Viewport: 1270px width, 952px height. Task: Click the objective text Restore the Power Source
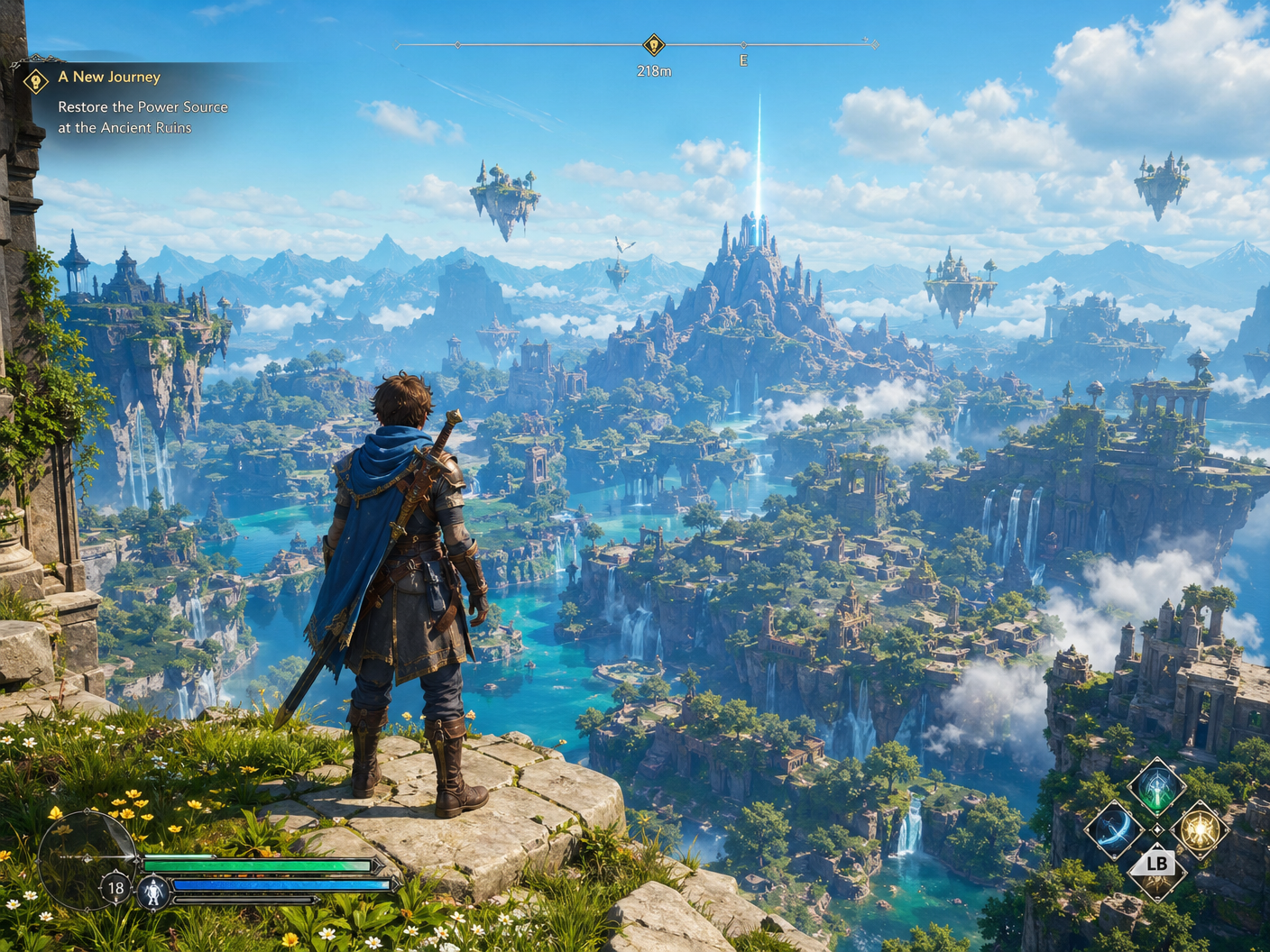(x=142, y=106)
